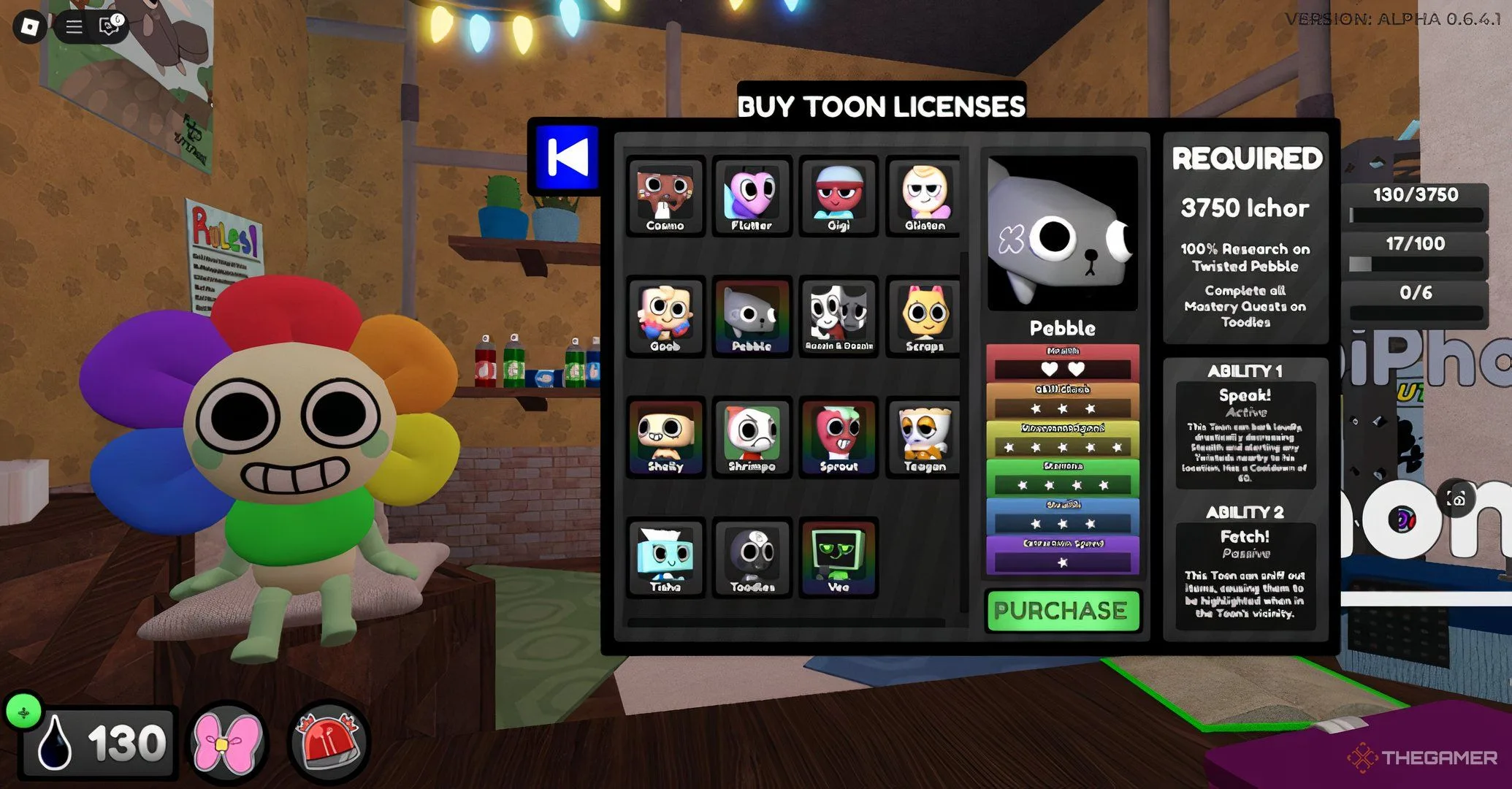Choose the Tisha toon tile
The width and height of the screenshot is (1512, 789).
[665, 557]
